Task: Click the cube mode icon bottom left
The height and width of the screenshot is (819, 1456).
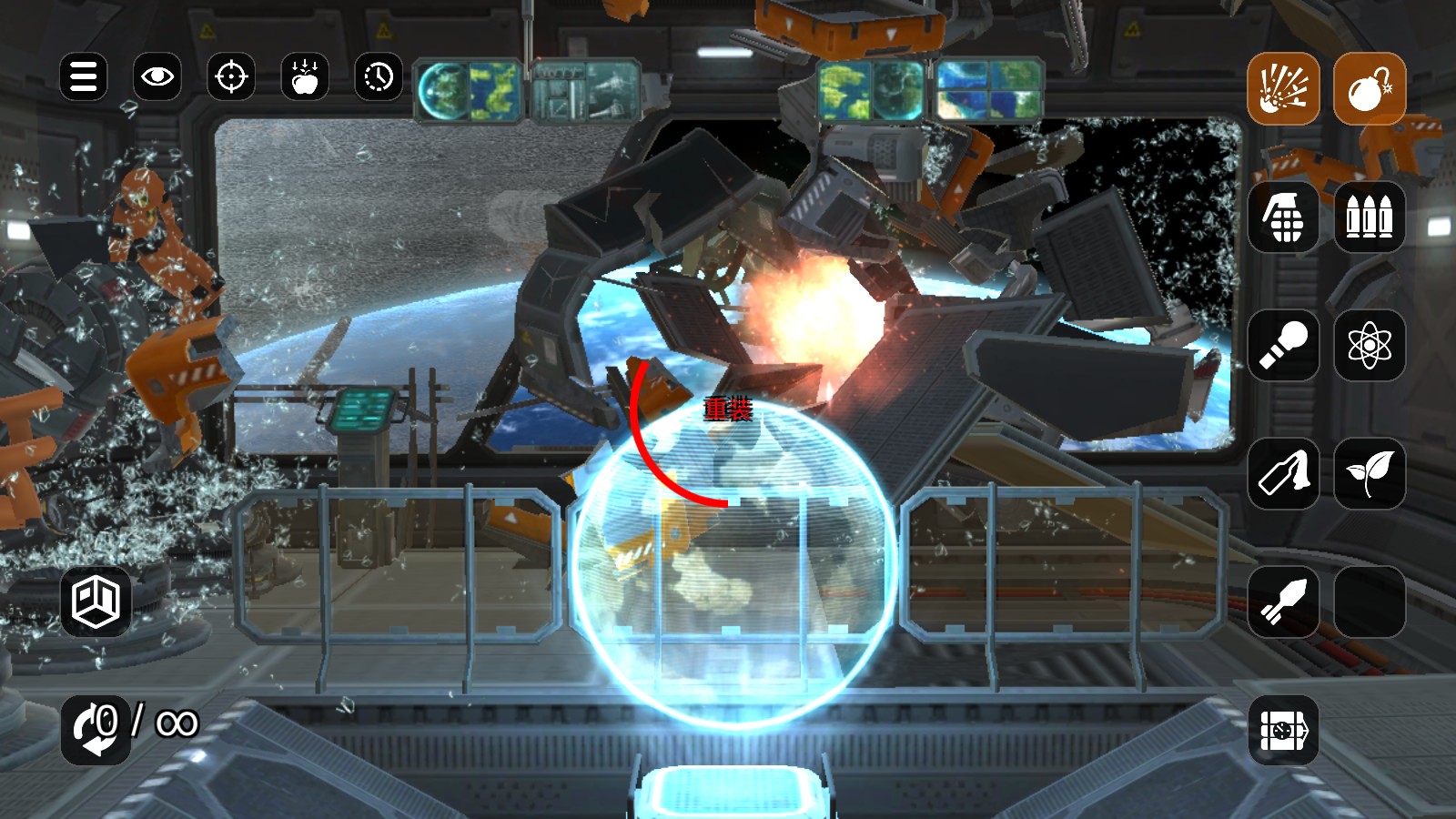Action: (x=97, y=602)
